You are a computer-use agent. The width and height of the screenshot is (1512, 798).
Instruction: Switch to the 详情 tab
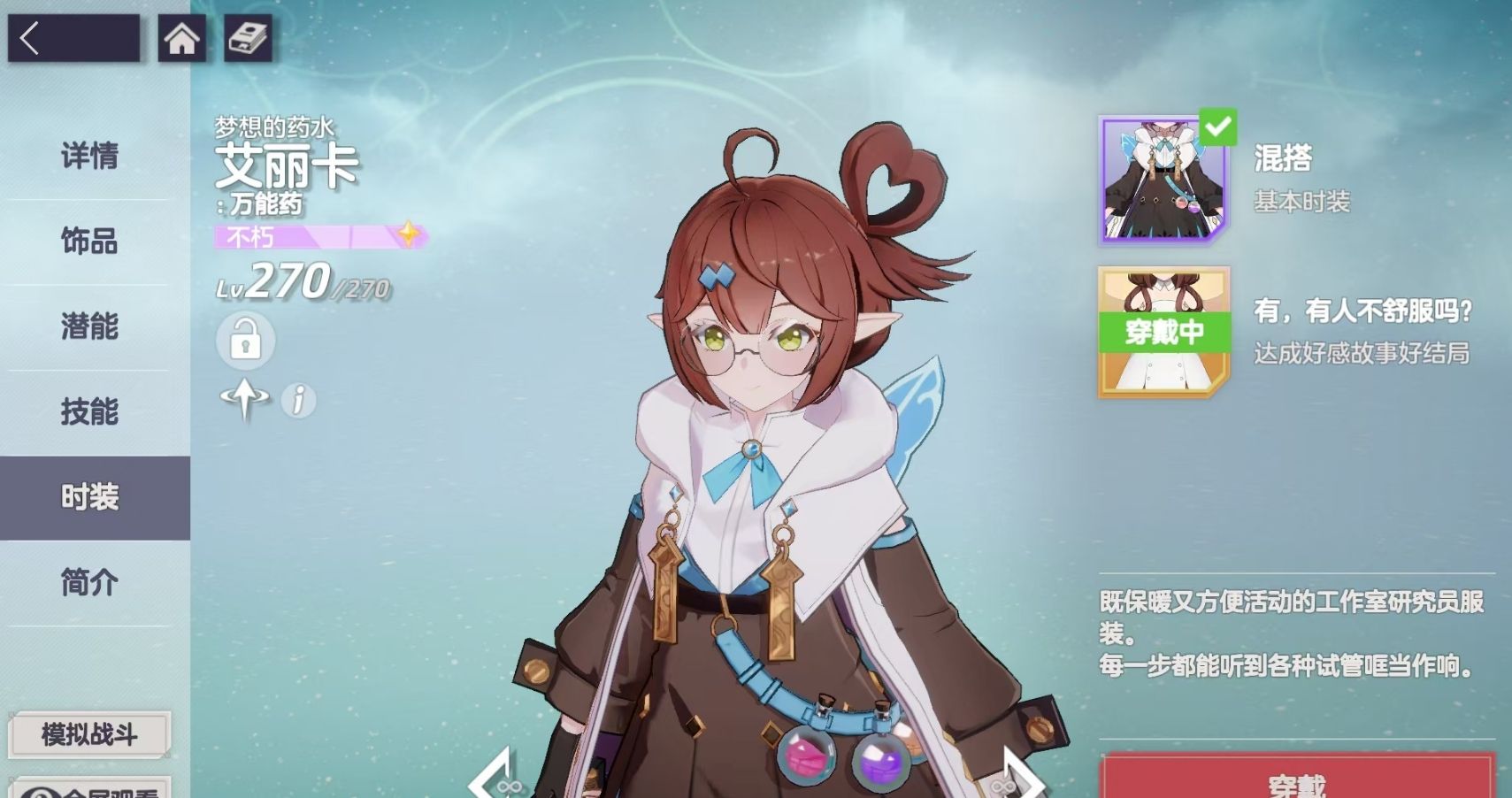point(89,157)
